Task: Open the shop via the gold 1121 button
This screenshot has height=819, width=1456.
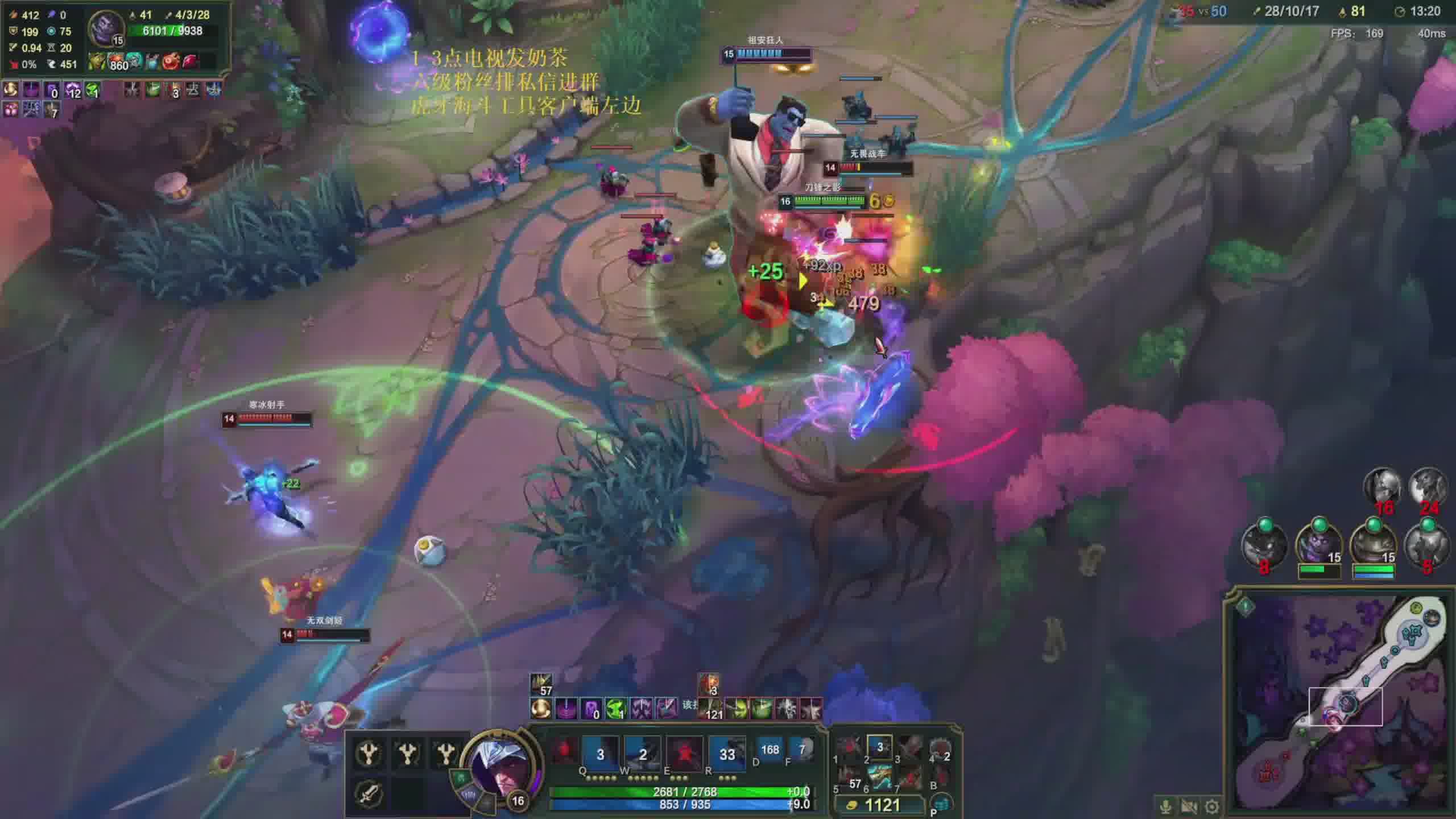Action: tap(877, 805)
